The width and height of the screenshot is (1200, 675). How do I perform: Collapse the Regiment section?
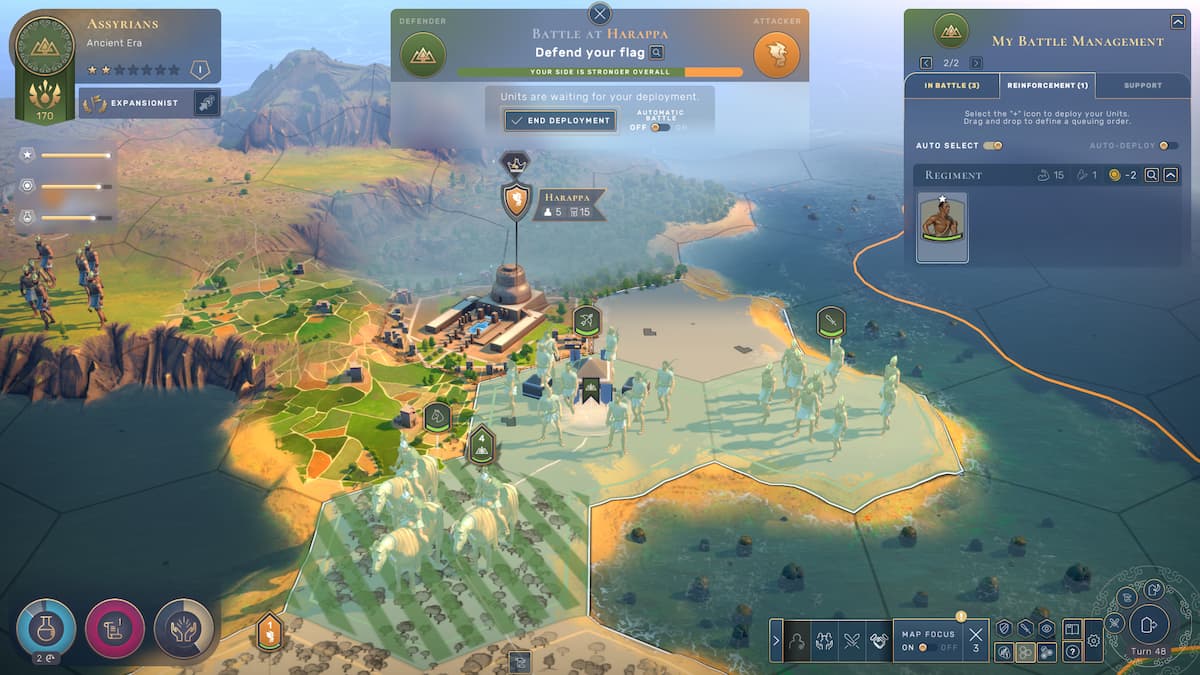(x=1172, y=175)
